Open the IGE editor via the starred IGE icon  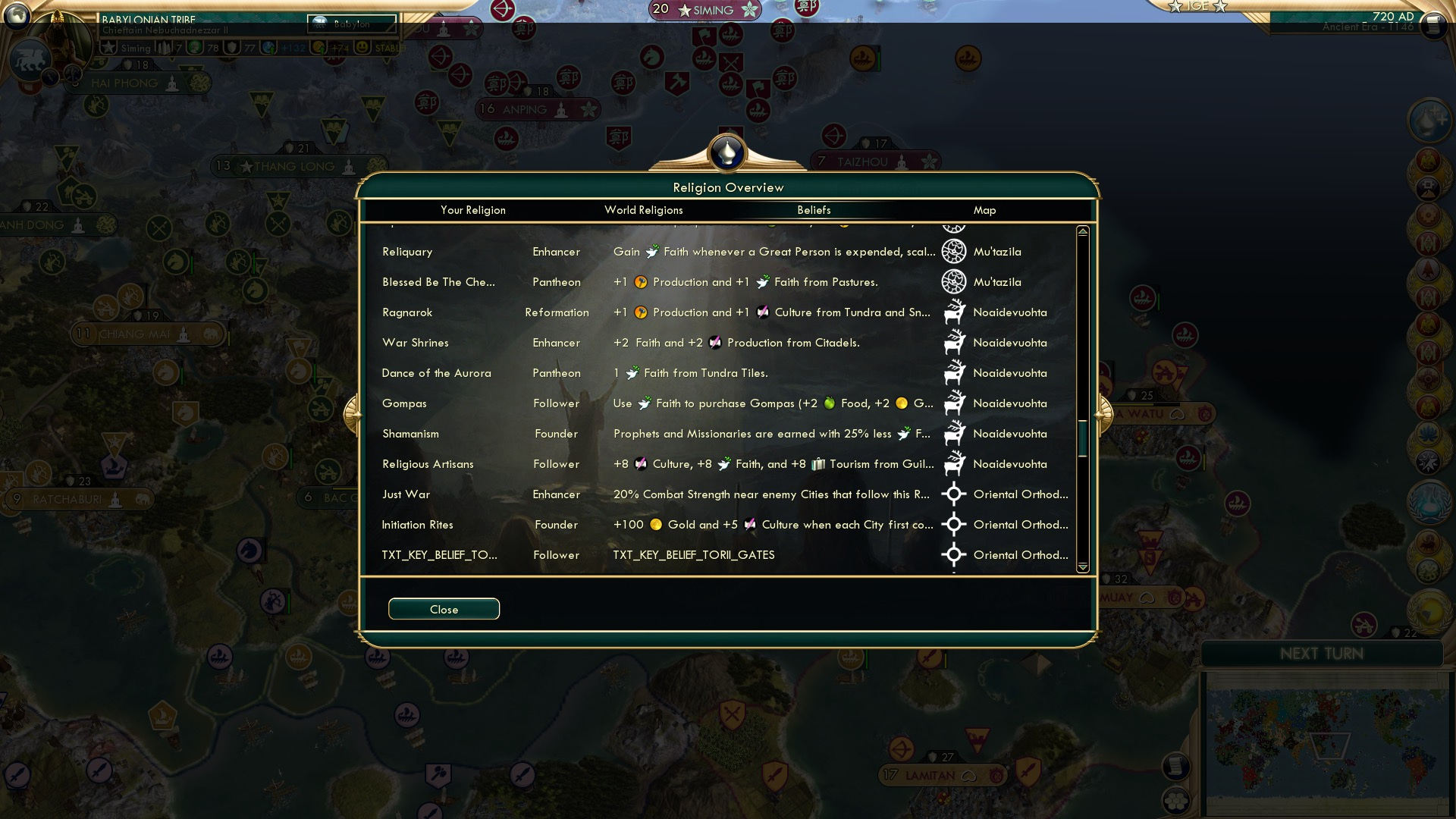click(1197, 6)
